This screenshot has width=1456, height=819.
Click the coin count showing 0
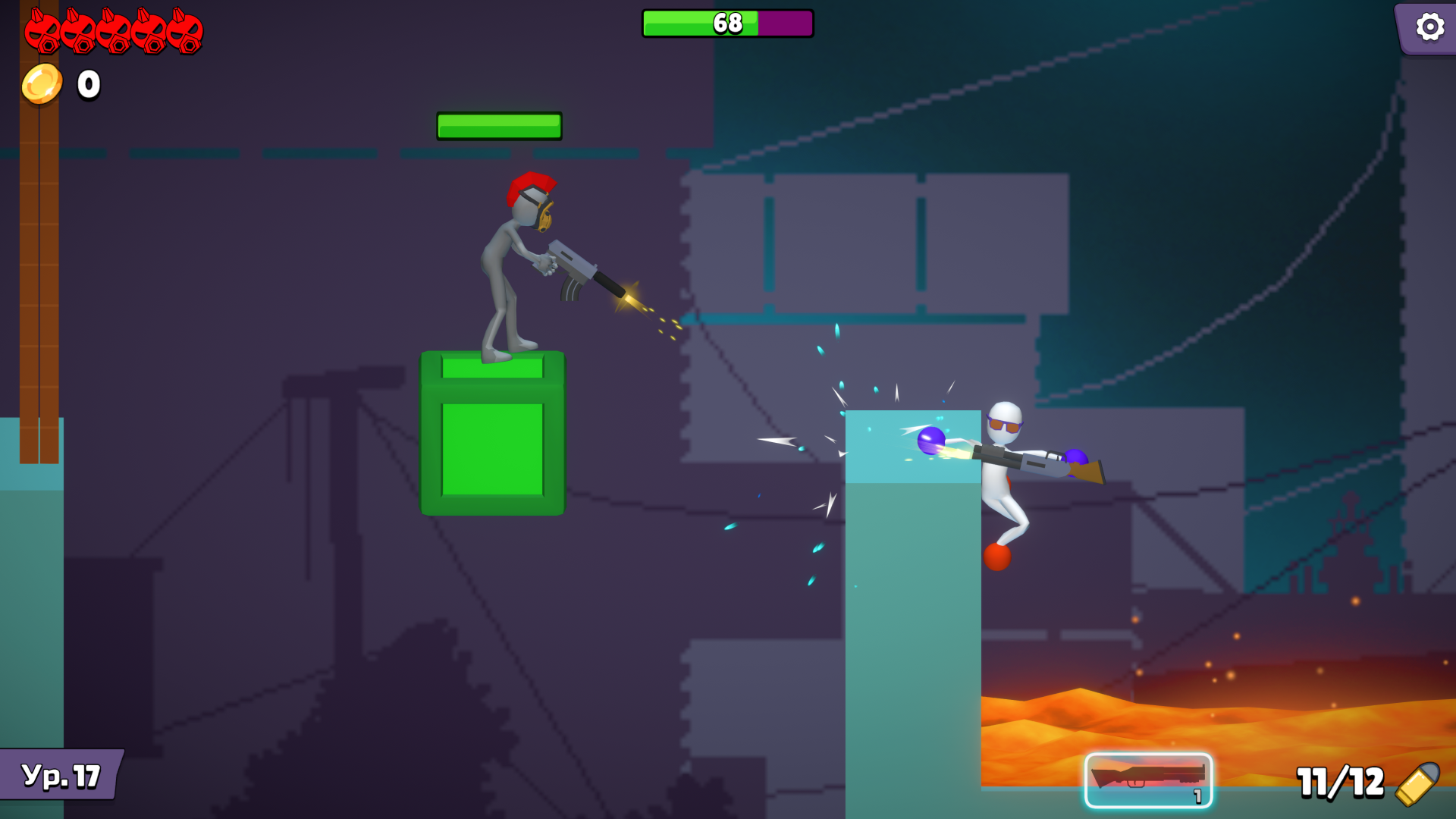tap(86, 83)
